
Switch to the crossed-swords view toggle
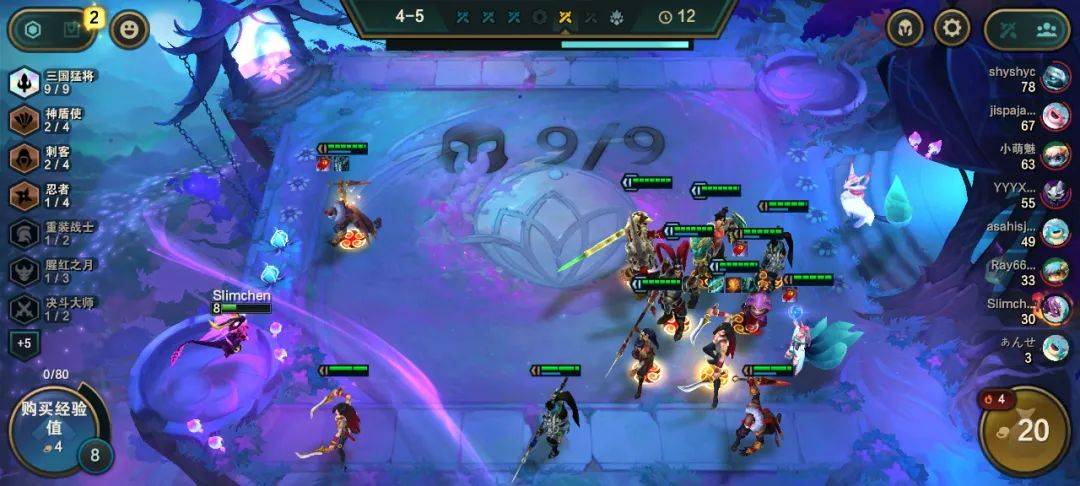1005,30
